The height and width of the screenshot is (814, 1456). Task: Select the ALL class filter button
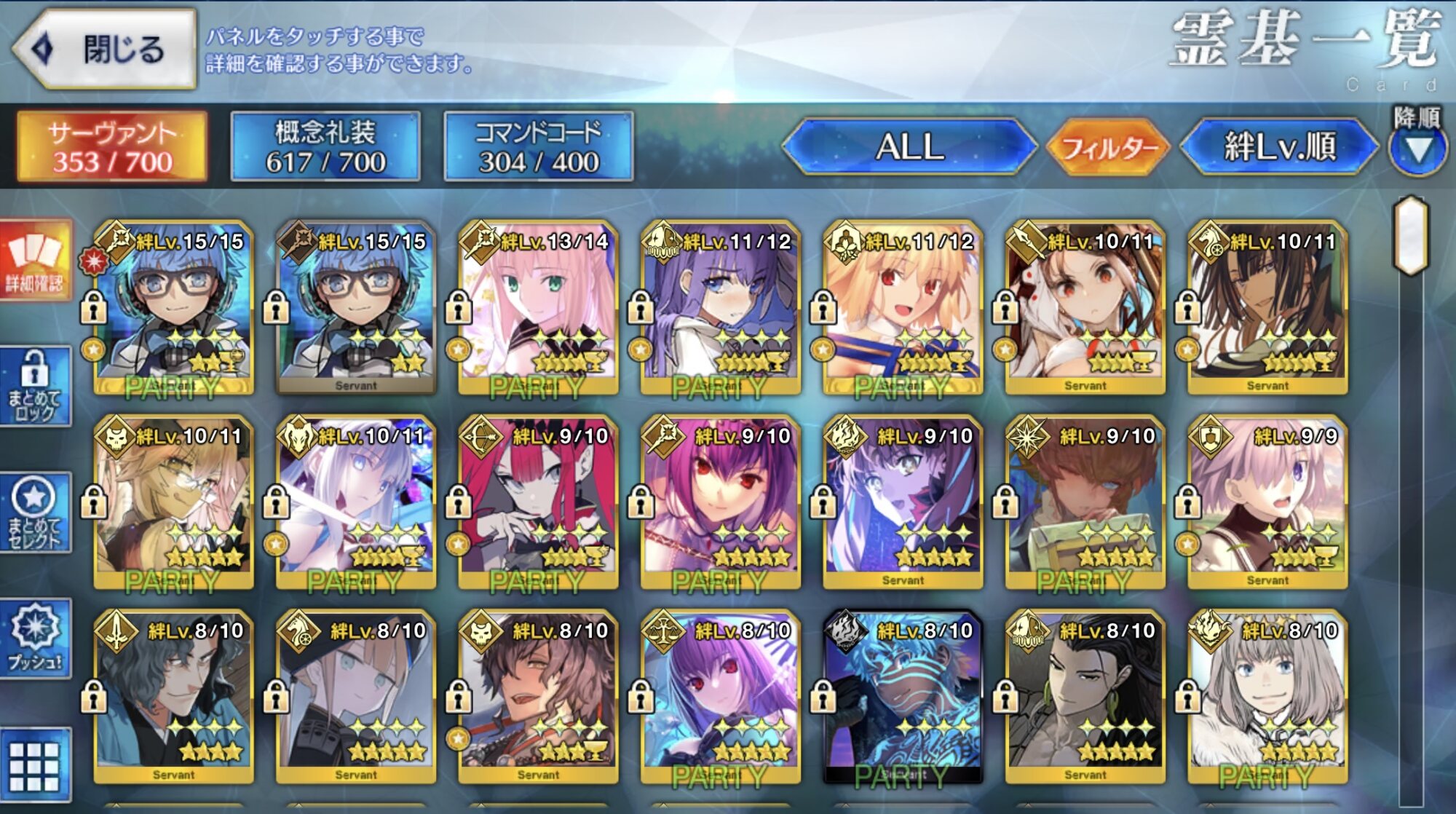[x=909, y=146]
